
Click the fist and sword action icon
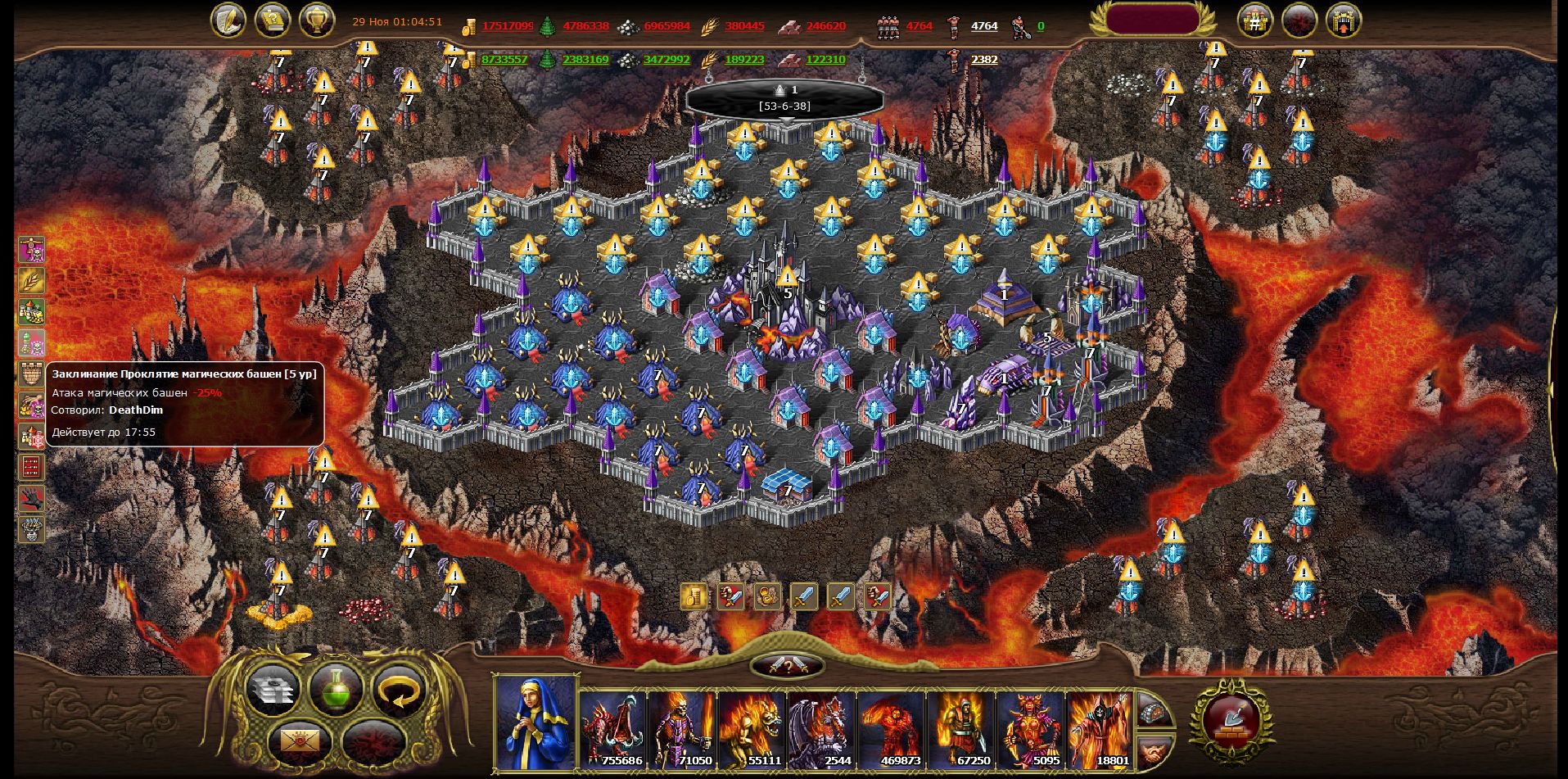pos(730,596)
